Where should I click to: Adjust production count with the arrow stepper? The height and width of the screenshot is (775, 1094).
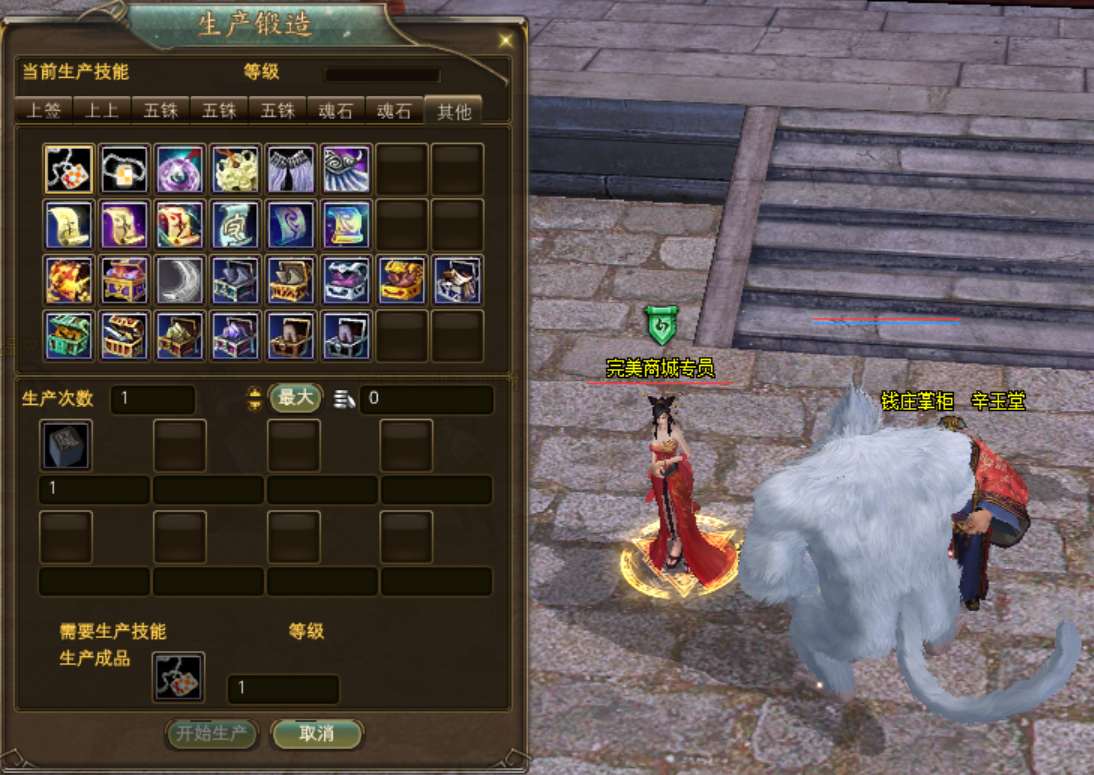click(254, 399)
